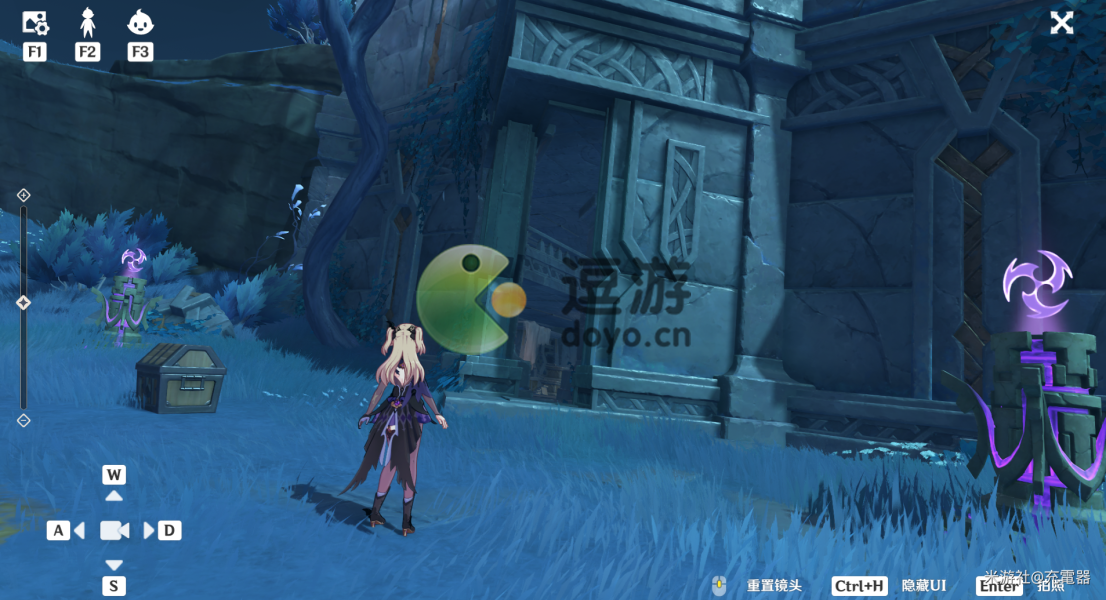Reset the camera via the mouse icon

point(718,586)
